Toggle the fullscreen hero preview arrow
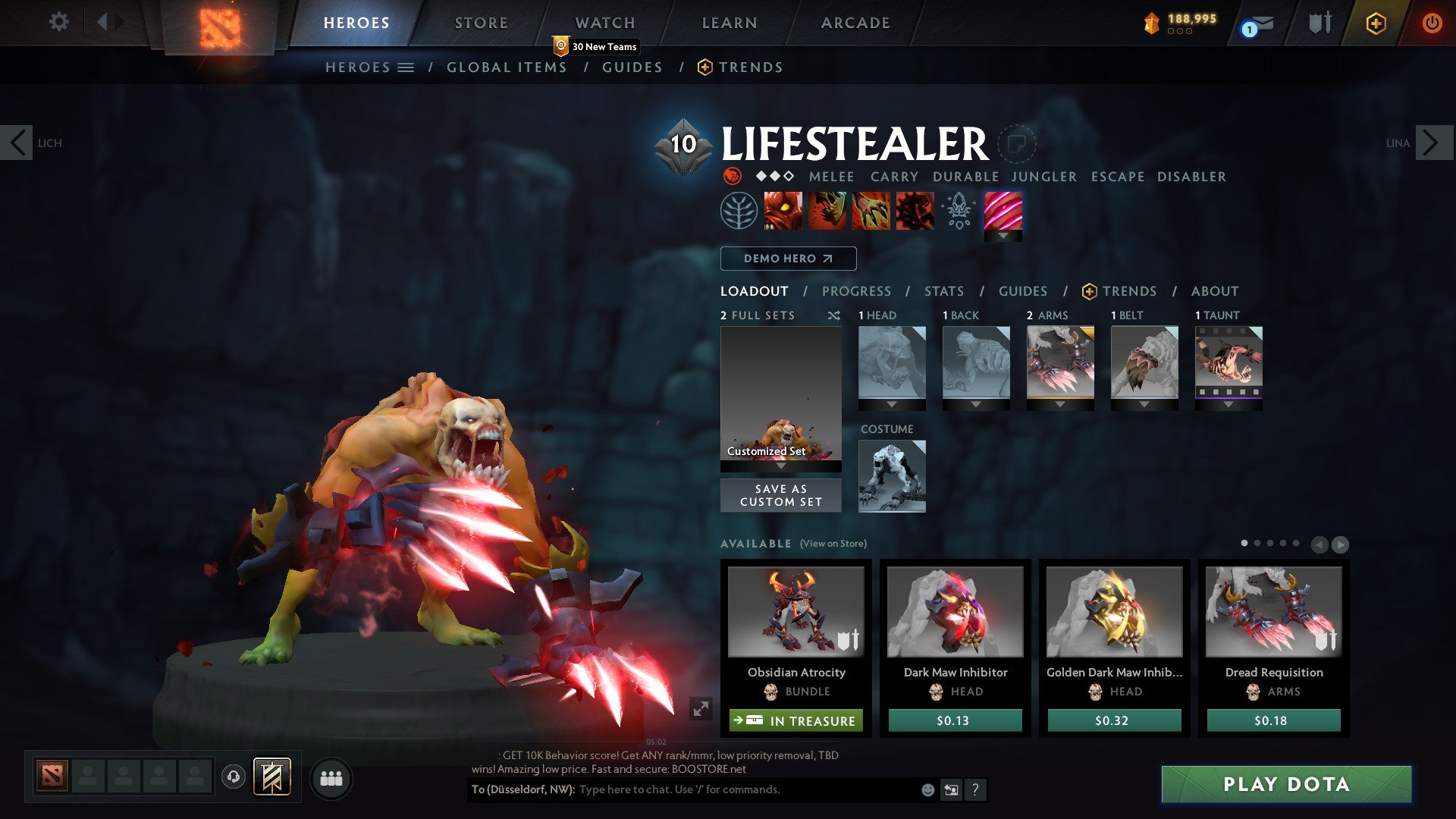The height and width of the screenshot is (819, 1456). point(701,708)
